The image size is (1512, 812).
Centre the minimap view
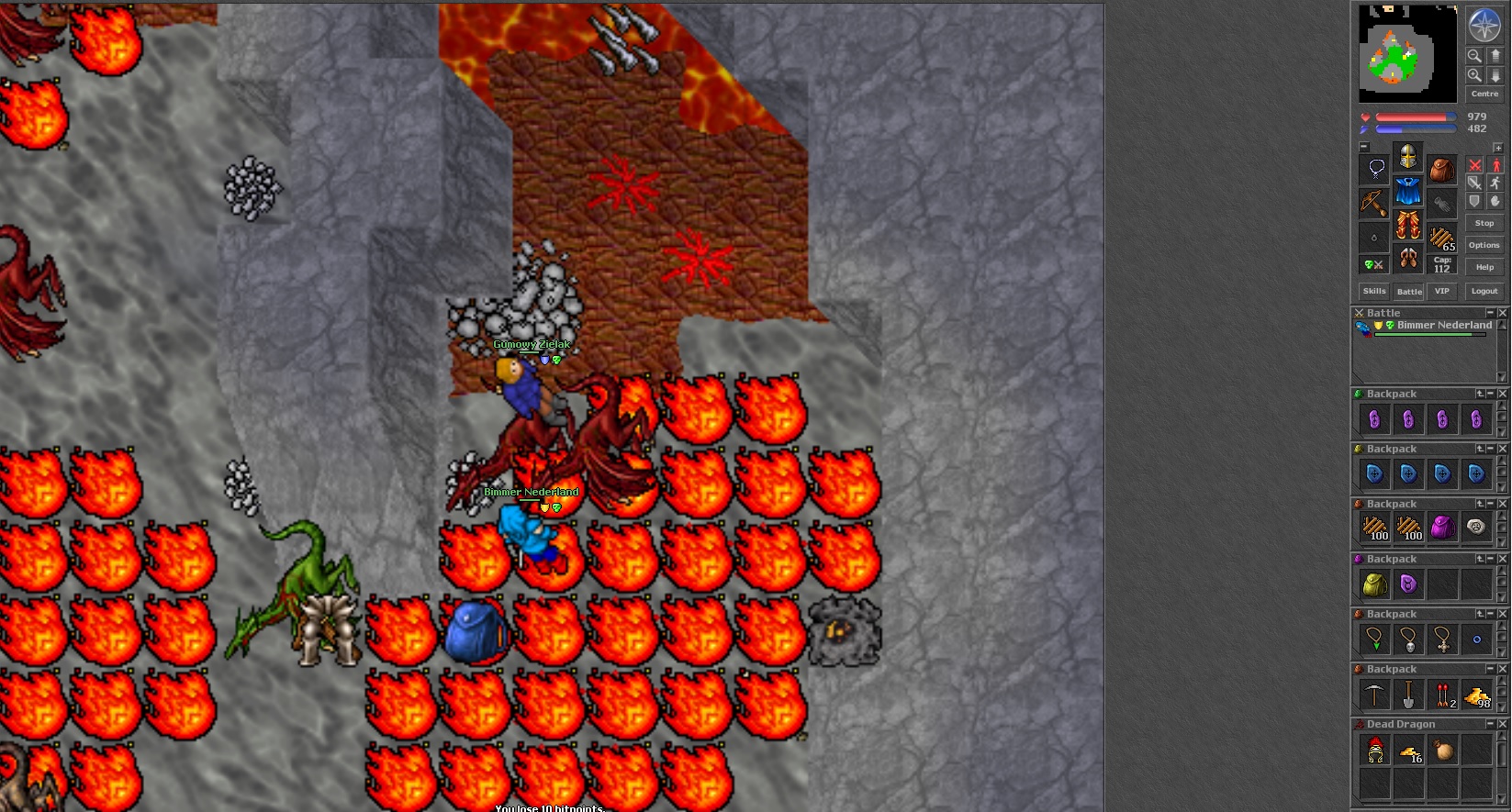point(1484,94)
